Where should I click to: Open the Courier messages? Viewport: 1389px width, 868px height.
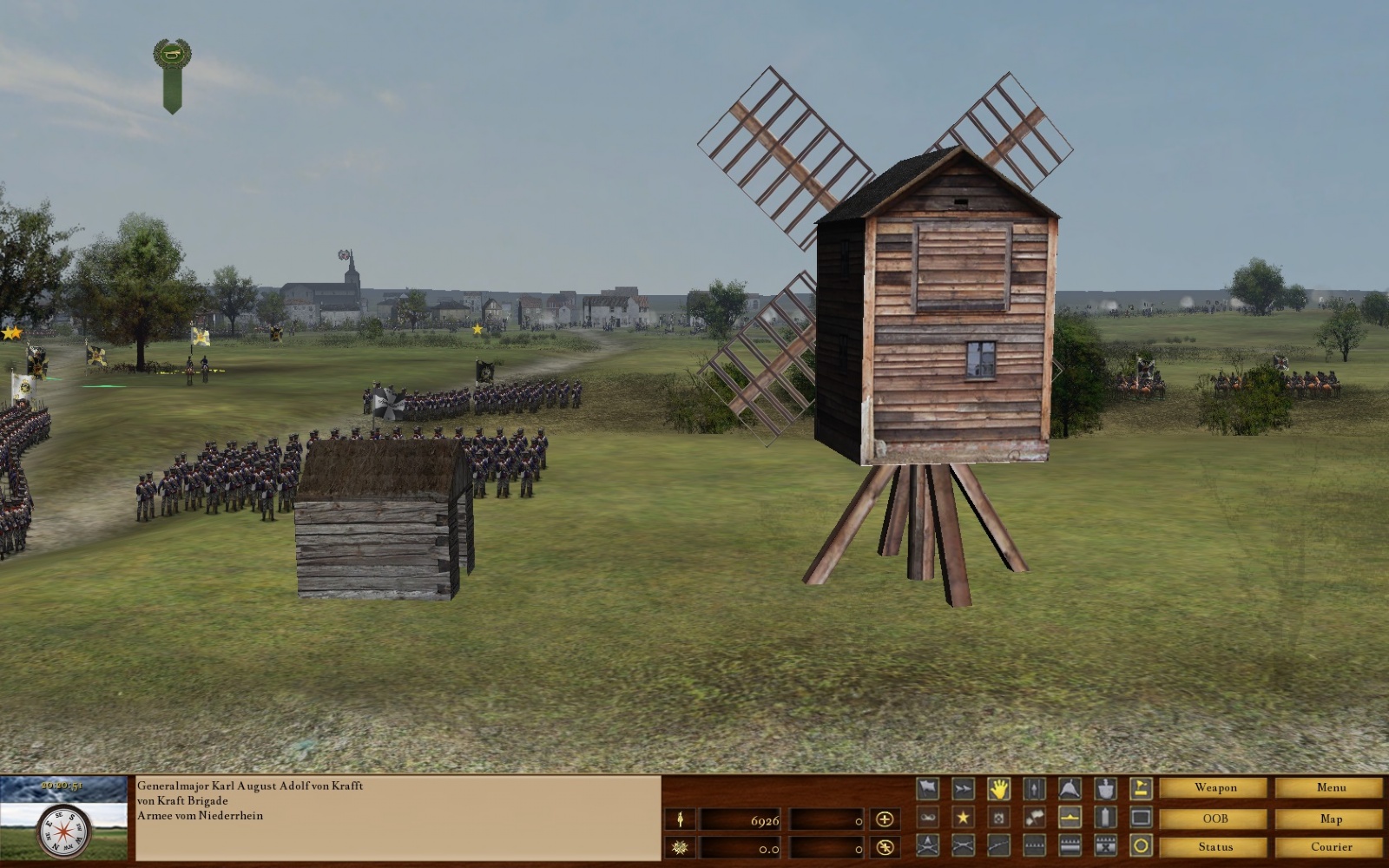click(x=1330, y=847)
